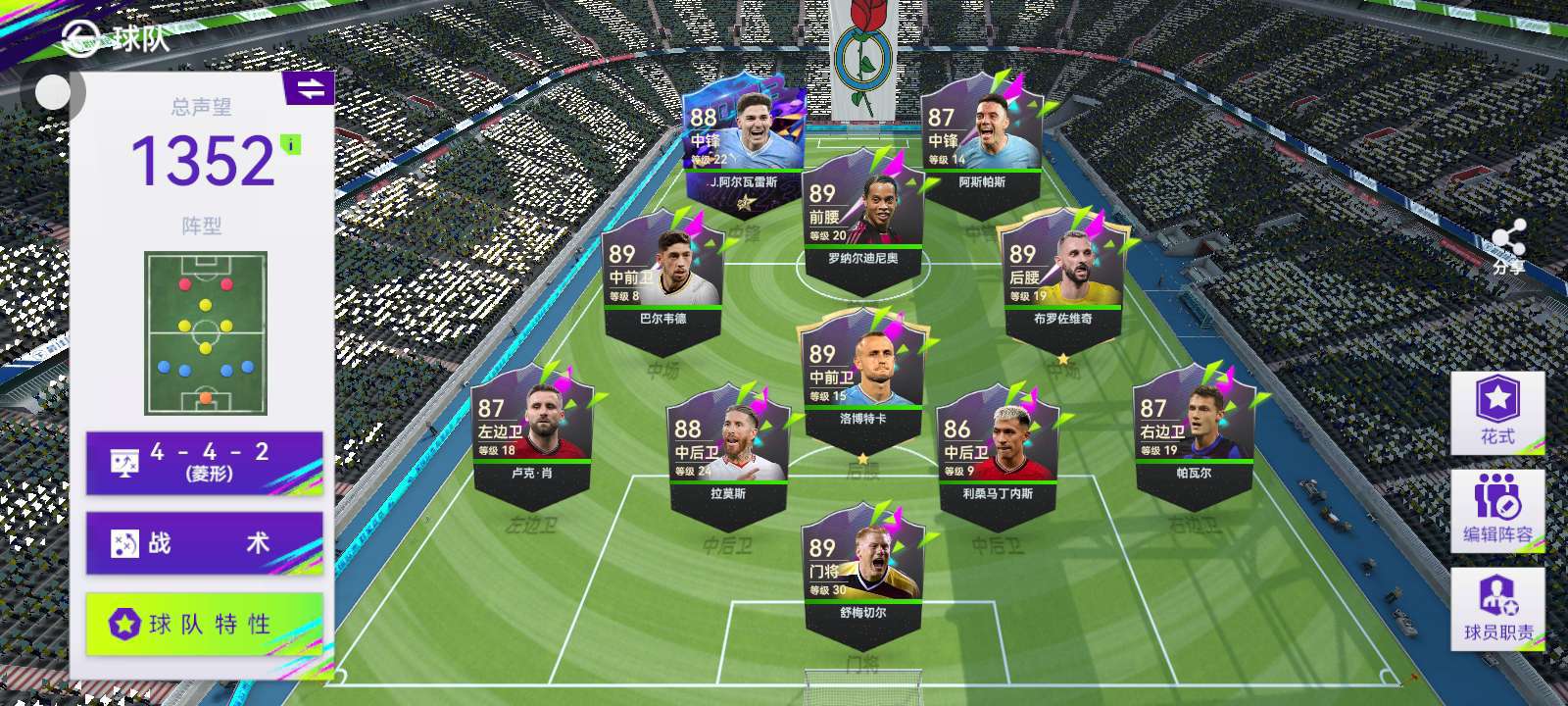This screenshot has height=706, width=1568.
Task: Select the J.阿尔瓦雷斯 striker card
Action: 743,142
